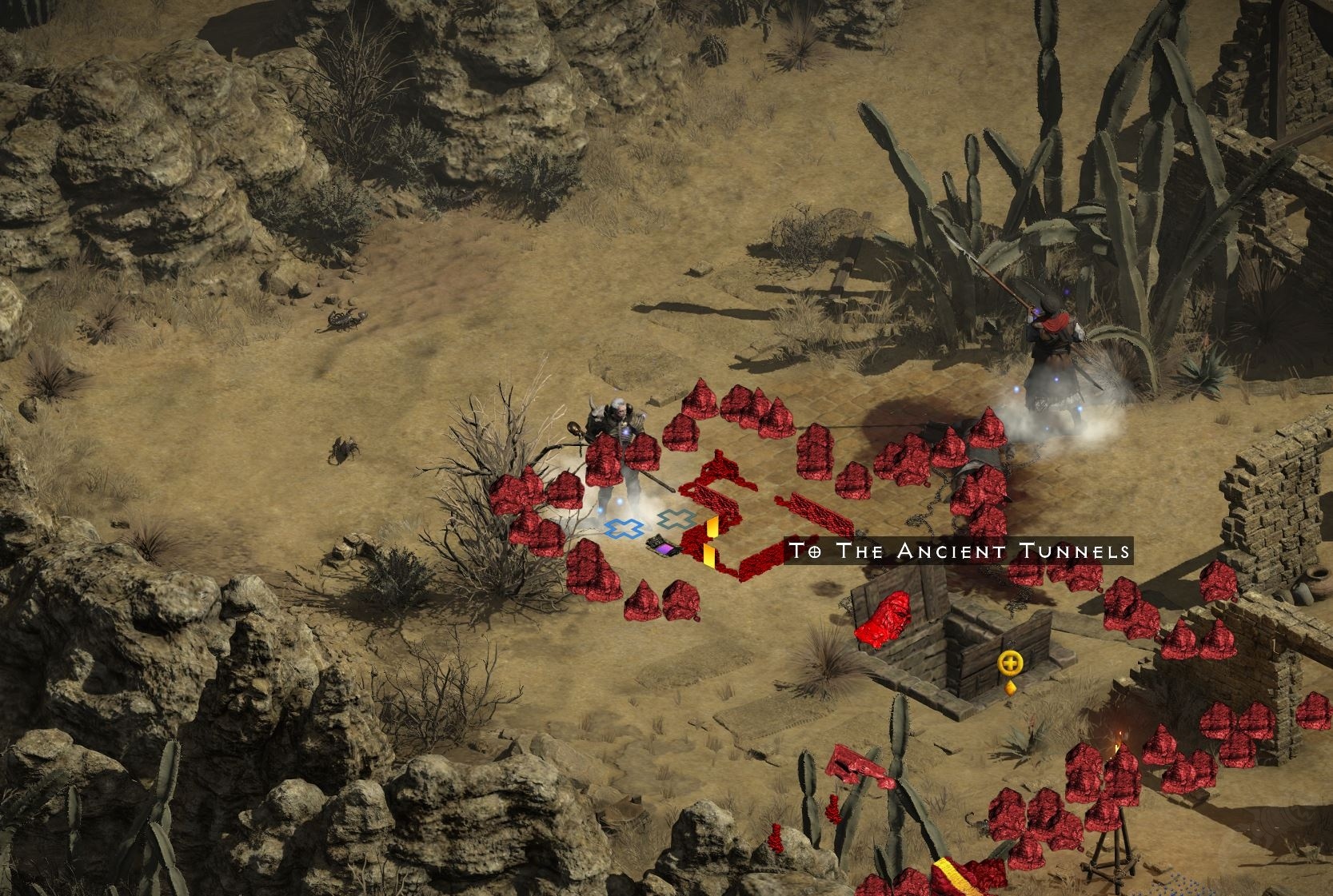This screenshot has width=1333, height=896.
Task: Click the yellow crosshair map marker
Action: coord(1011,663)
